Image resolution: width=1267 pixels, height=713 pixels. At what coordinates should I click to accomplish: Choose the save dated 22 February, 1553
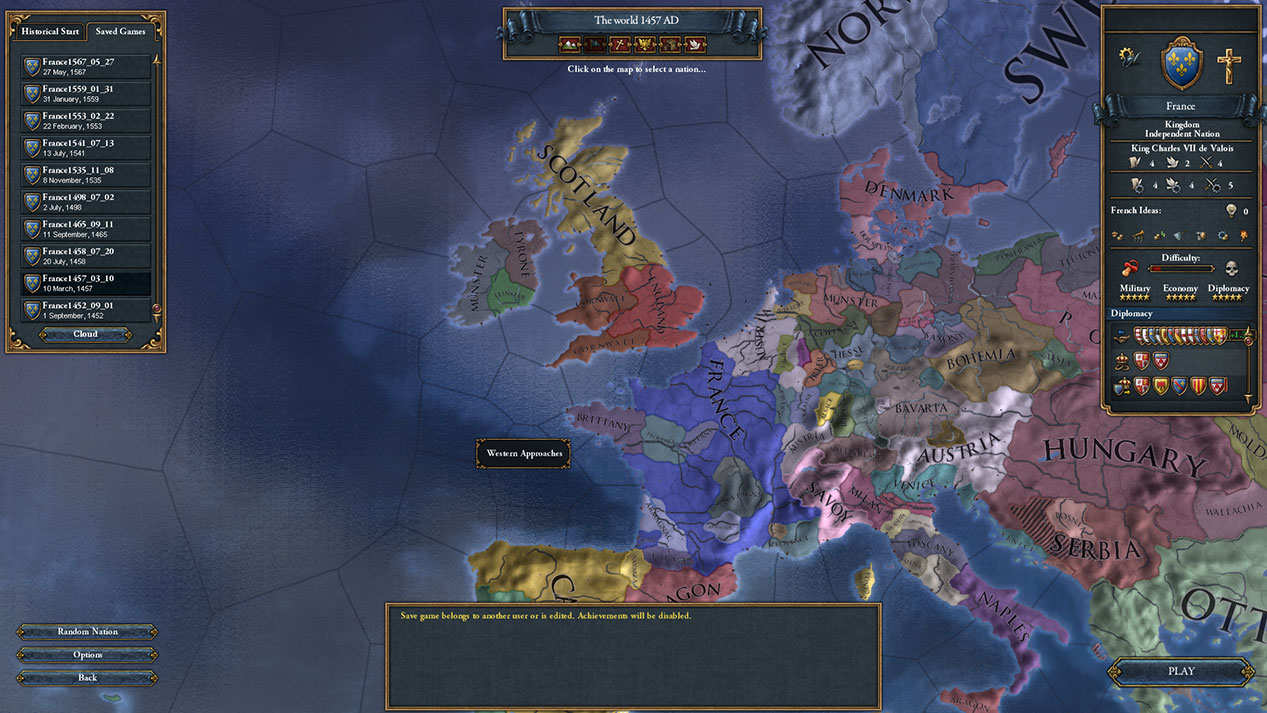(86, 120)
